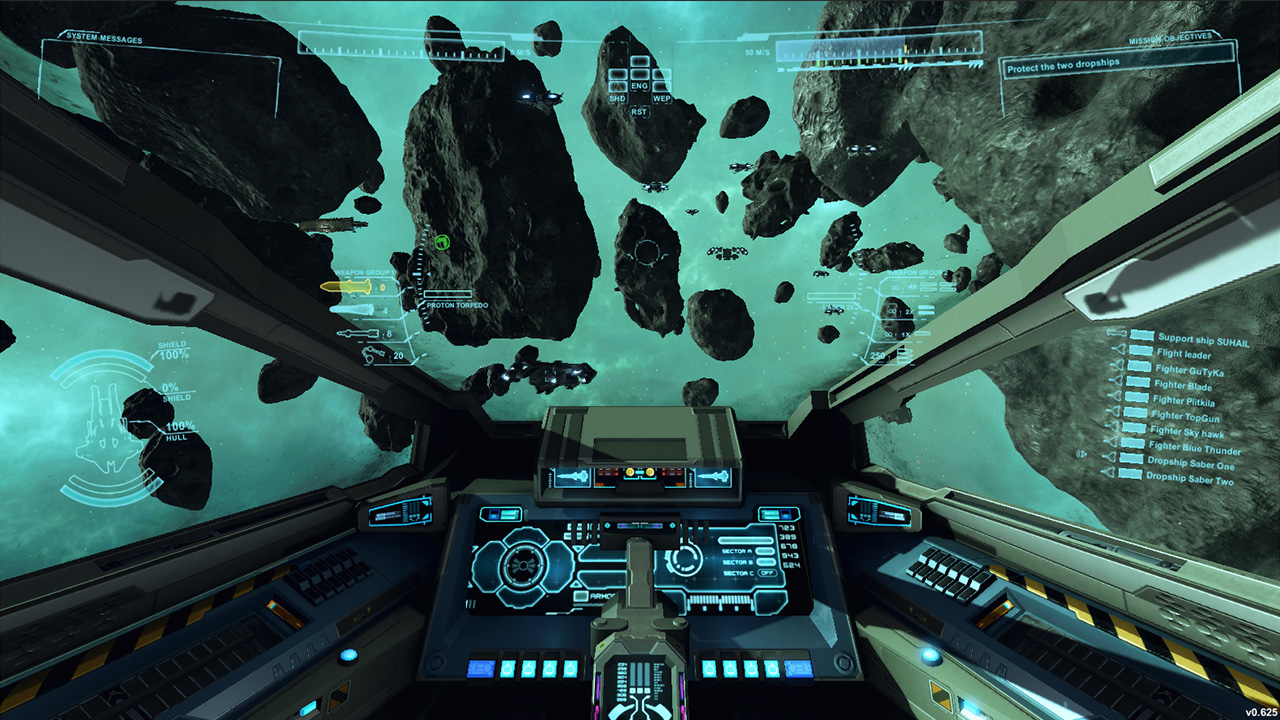Select the mine weapon icon showing 20
This screenshot has width=1280, height=720.
click(371, 354)
